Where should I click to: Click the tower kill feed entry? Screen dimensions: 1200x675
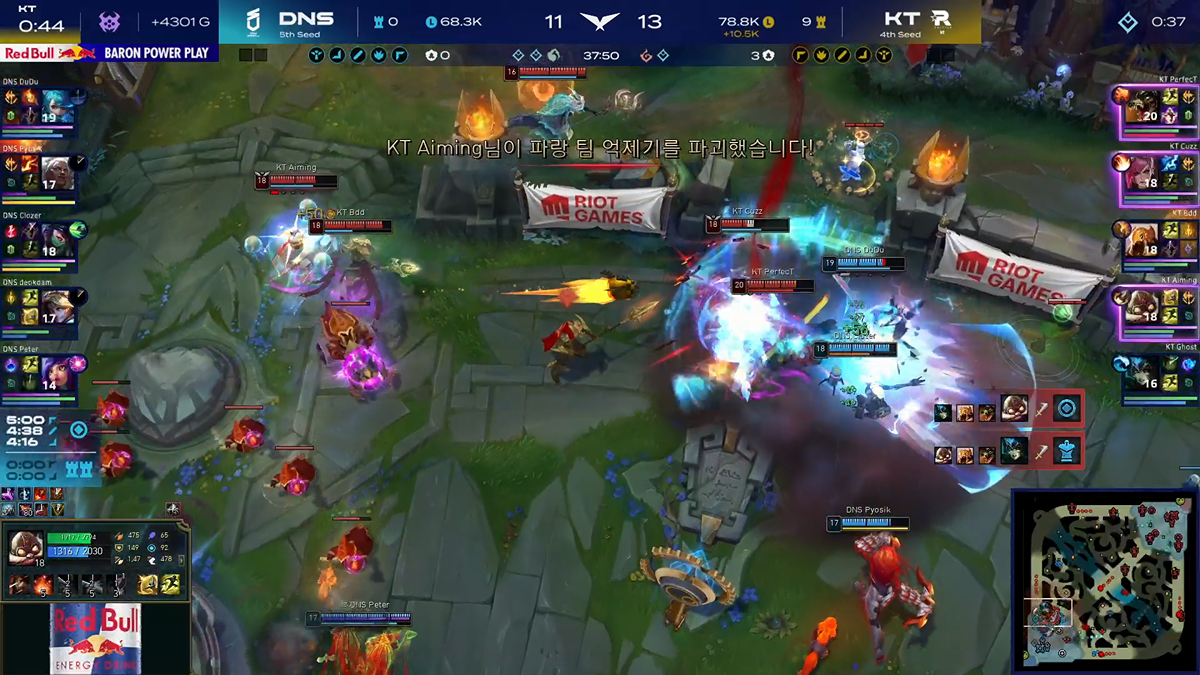tap(1008, 451)
